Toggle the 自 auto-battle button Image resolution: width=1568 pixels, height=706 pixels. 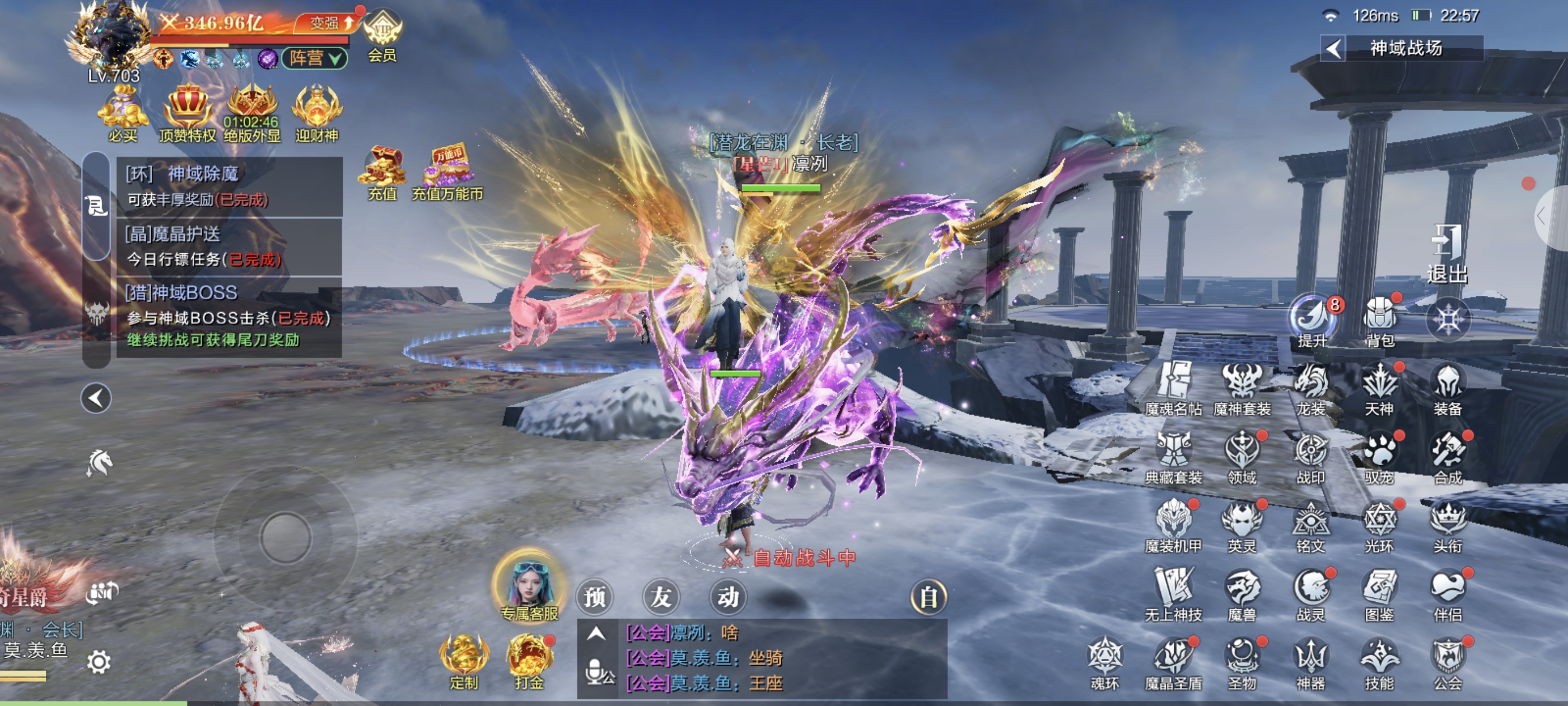pos(928,597)
